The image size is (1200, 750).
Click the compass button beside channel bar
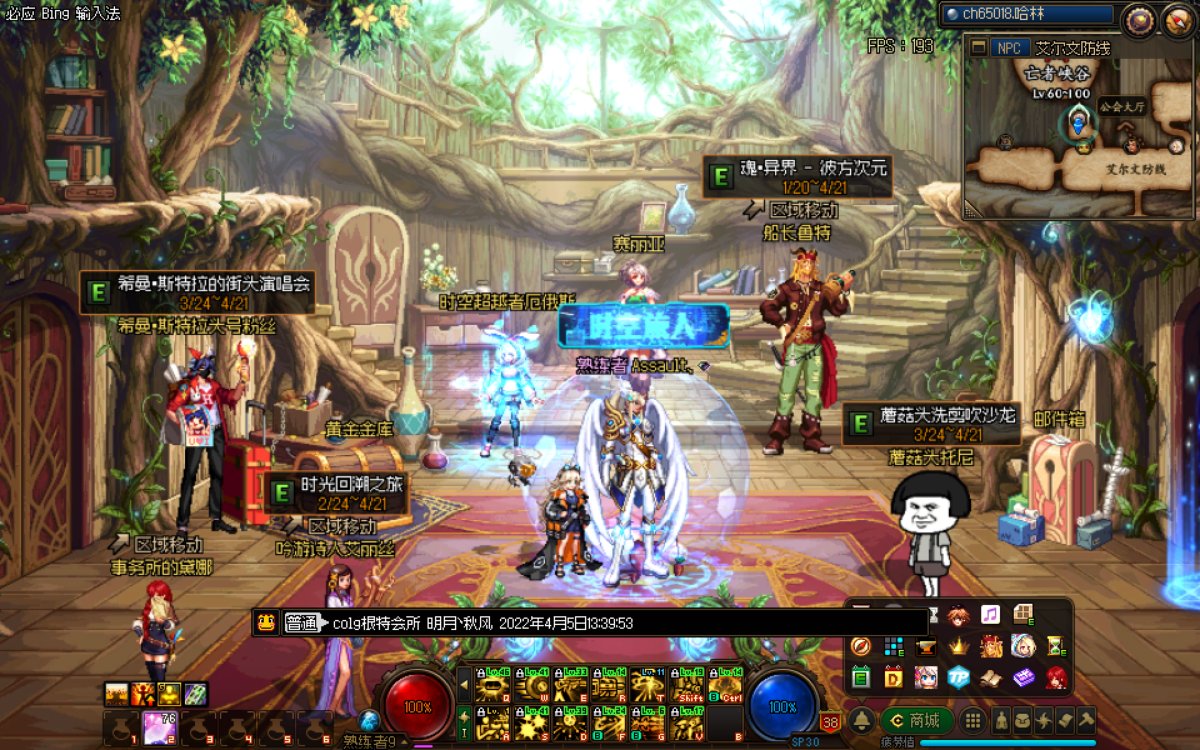coord(1176,19)
